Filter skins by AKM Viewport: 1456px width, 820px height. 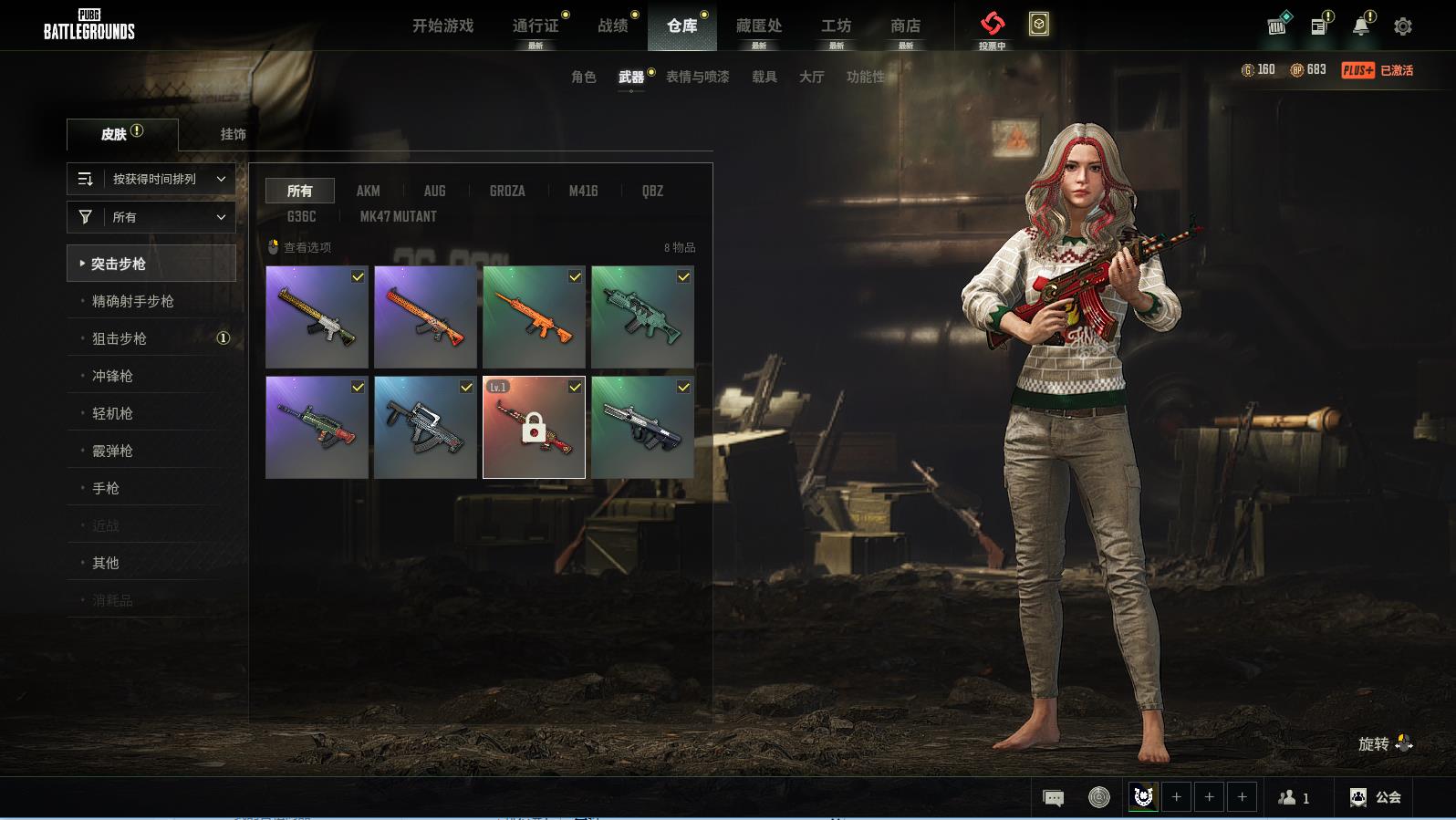368,191
